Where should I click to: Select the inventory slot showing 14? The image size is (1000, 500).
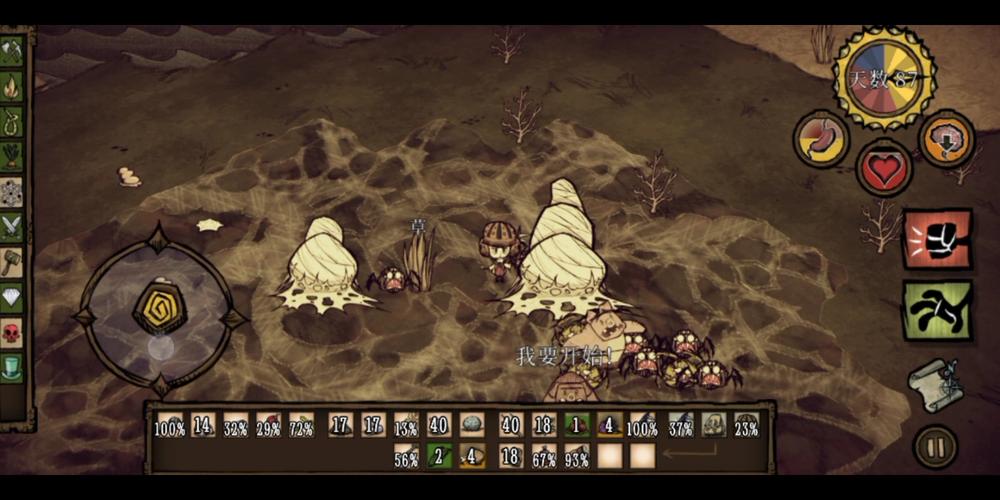click(204, 425)
